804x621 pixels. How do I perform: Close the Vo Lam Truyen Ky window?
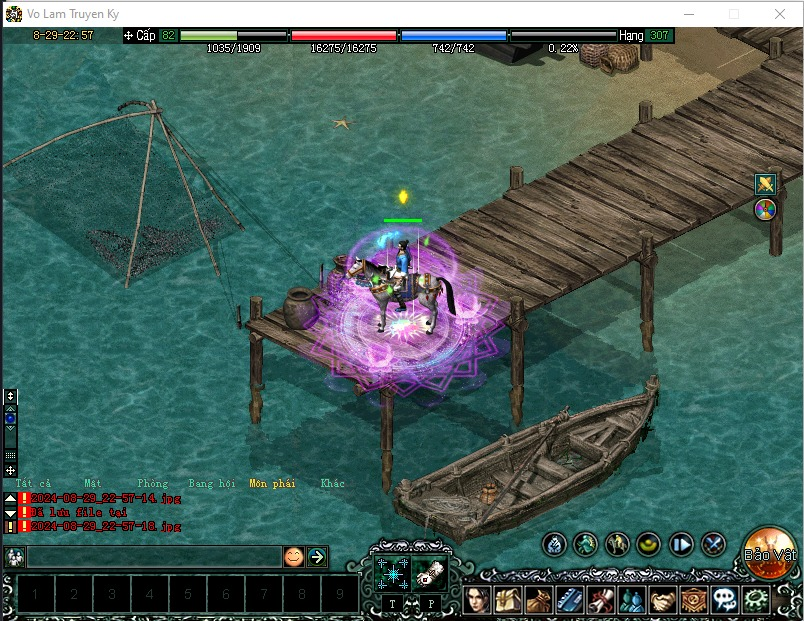pos(780,14)
